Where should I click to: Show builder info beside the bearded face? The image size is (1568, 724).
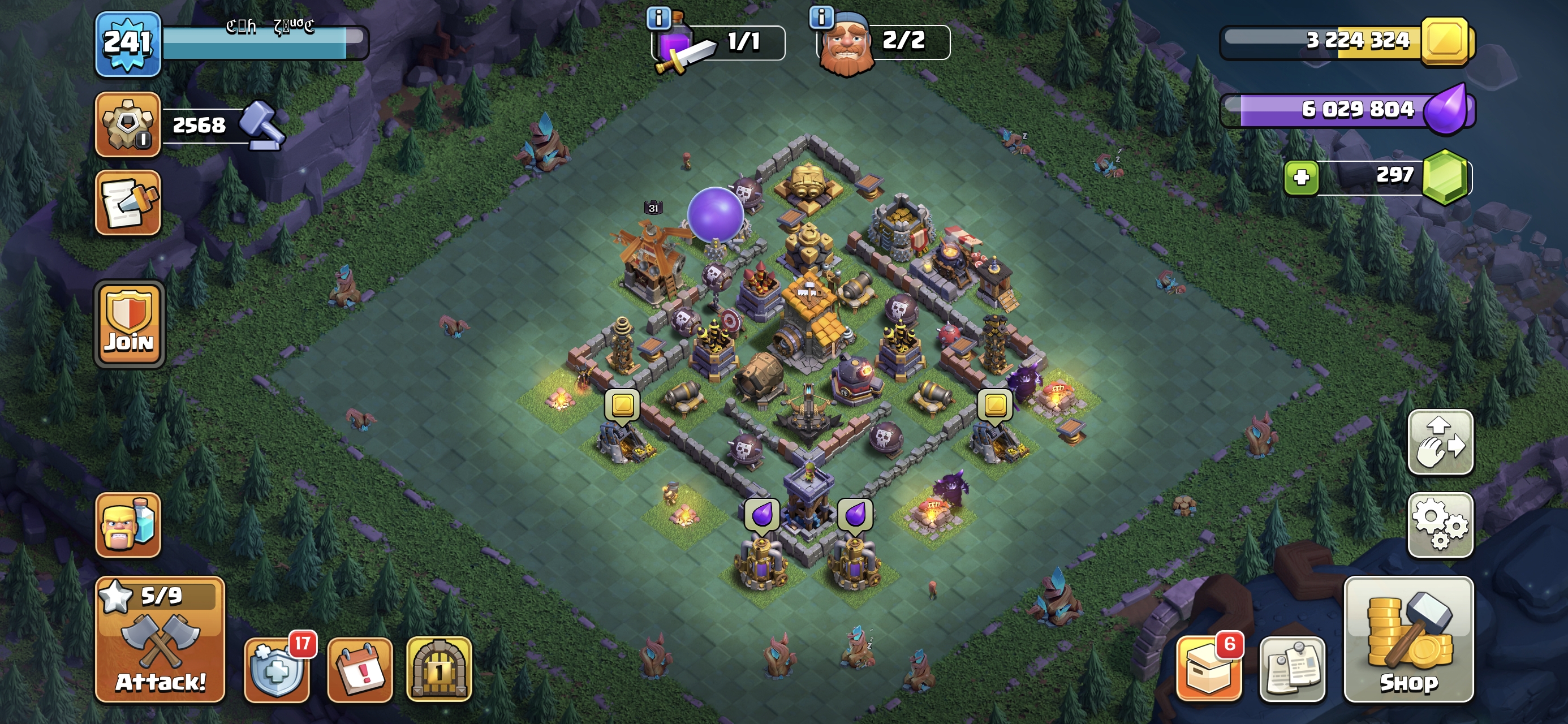pos(821,17)
